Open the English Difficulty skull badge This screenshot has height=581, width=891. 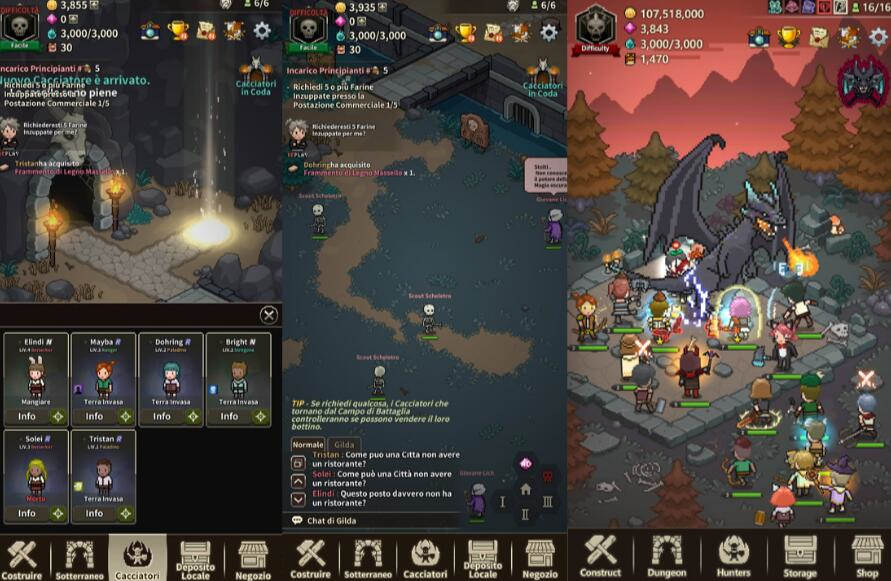tap(596, 29)
